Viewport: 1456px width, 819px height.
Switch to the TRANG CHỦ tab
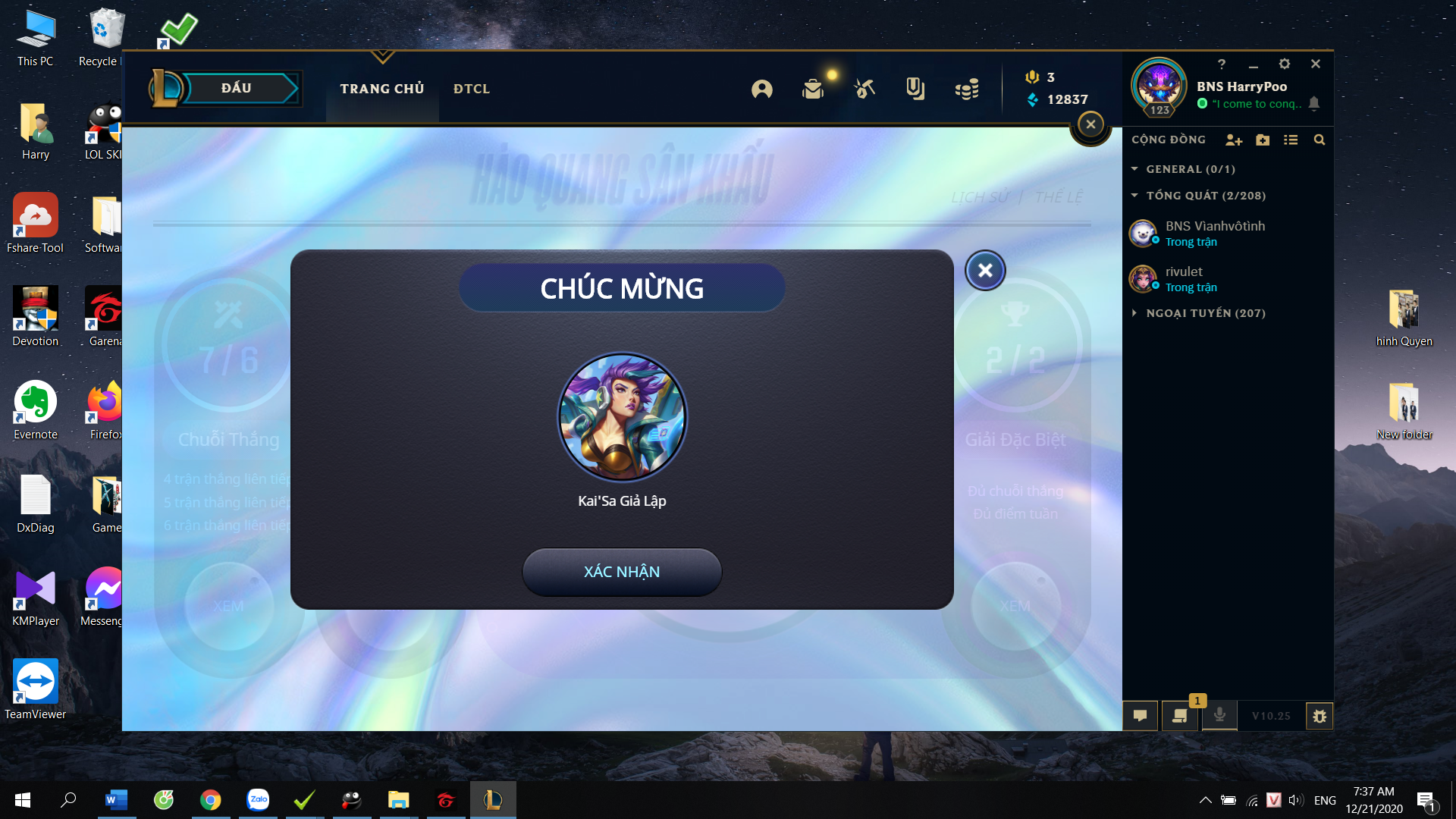(382, 89)
